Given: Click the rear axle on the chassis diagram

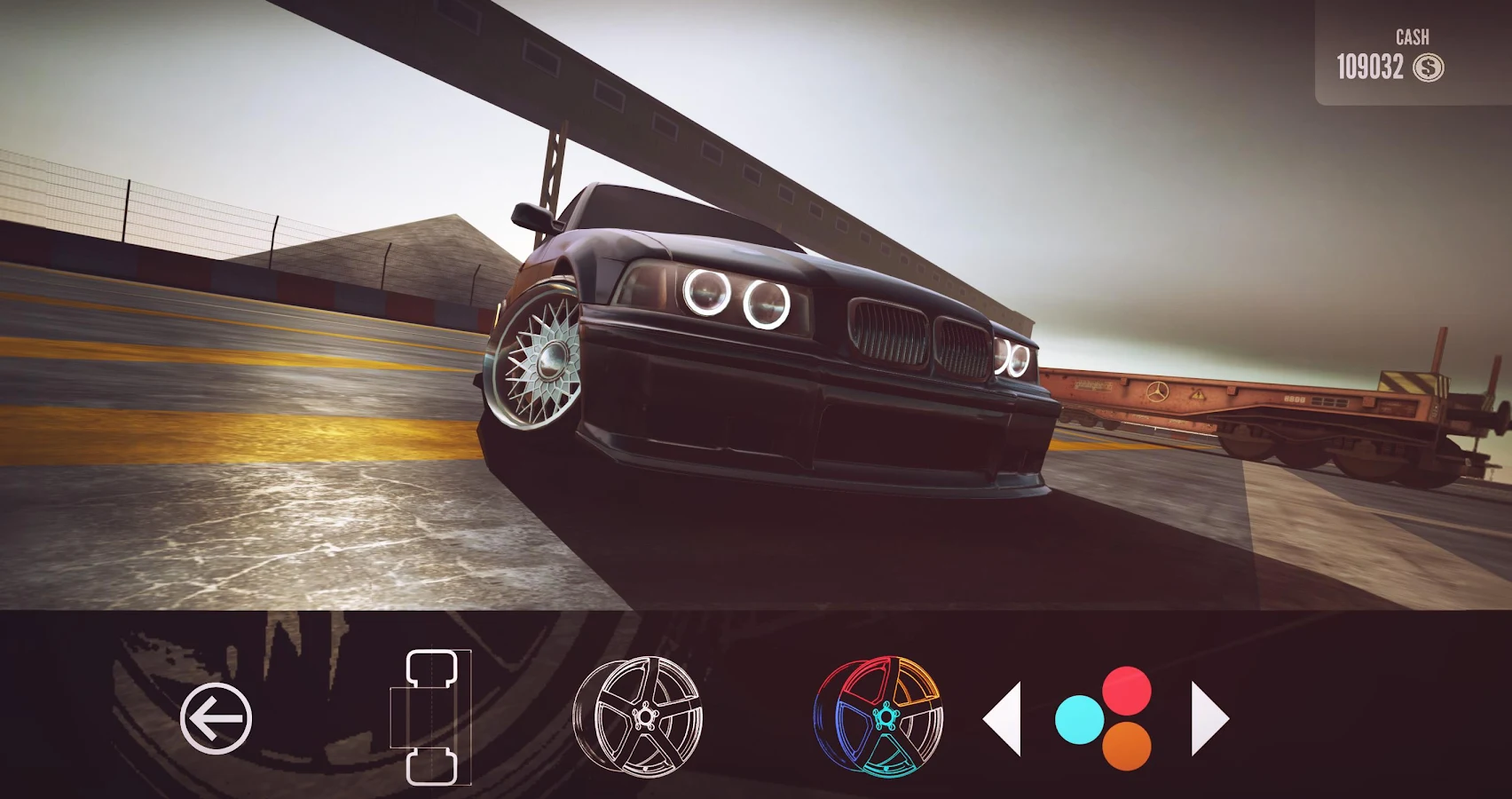Looking at the screenshot, I should coord(432,765).
